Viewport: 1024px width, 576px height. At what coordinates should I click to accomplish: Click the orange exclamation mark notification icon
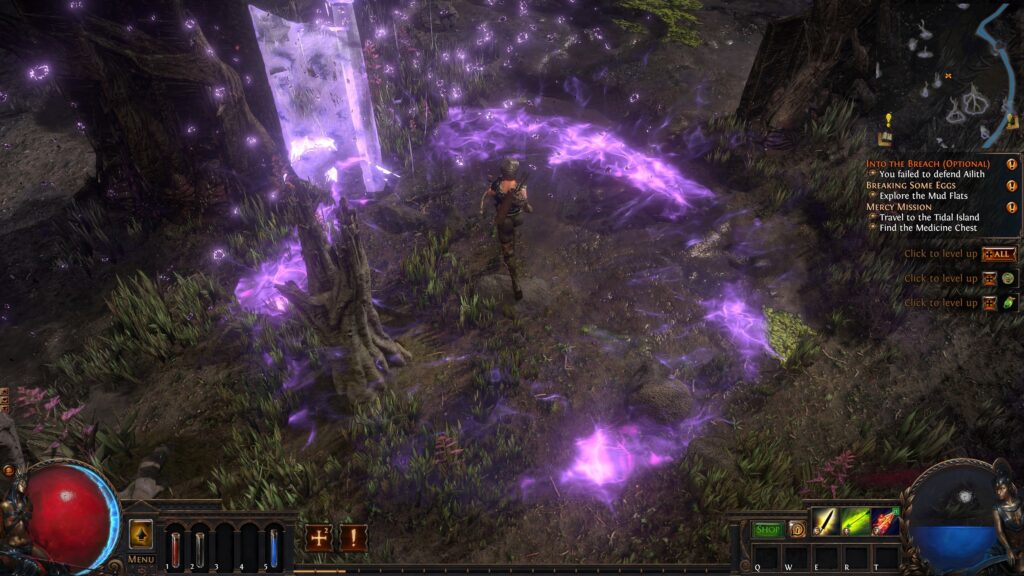point(352,538)
